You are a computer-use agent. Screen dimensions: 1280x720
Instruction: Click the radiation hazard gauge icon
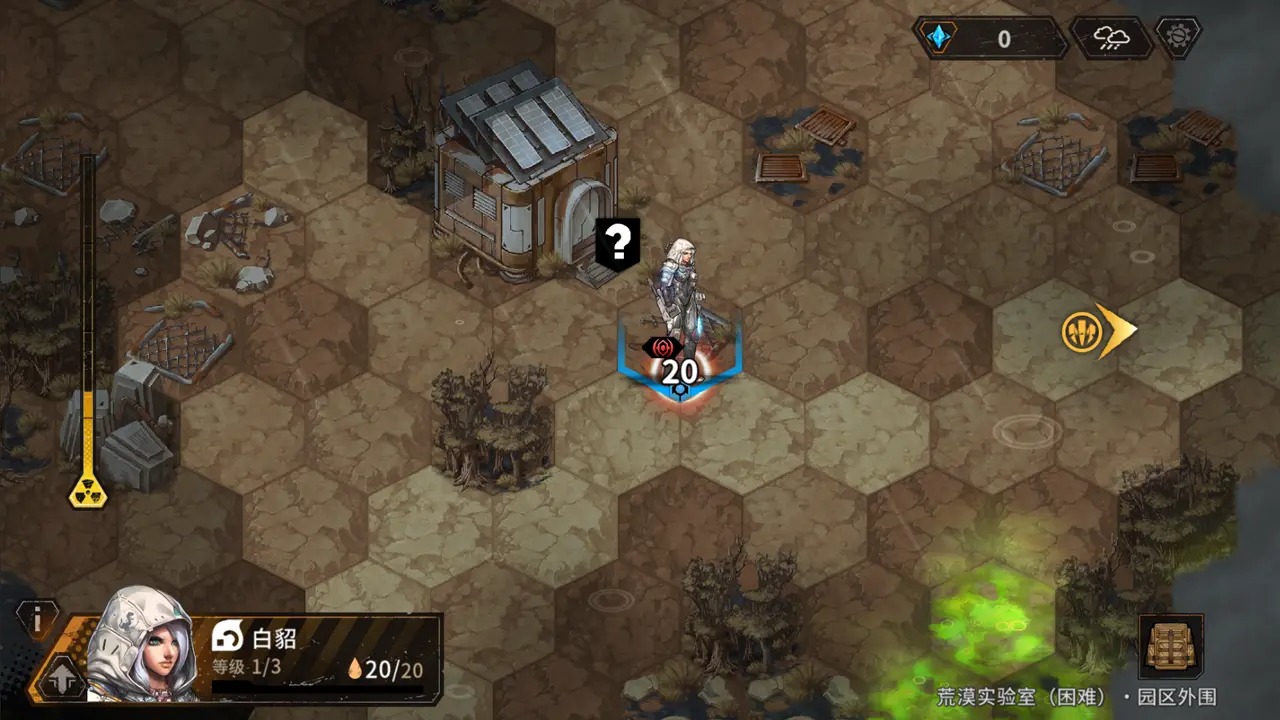[x=88, y=490]
